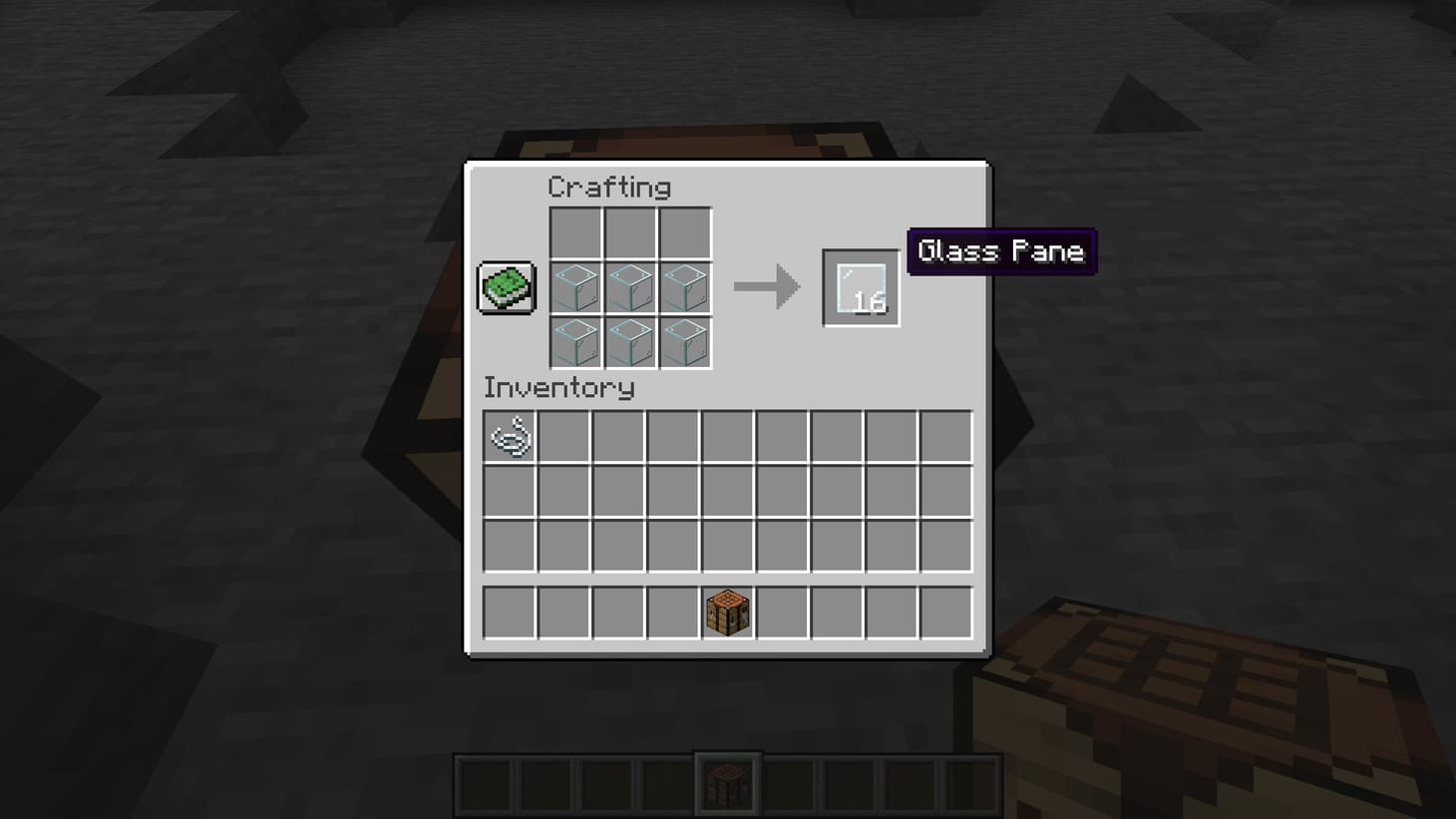Select the empty top-left crafting grid slot

(x=577, y=231)
